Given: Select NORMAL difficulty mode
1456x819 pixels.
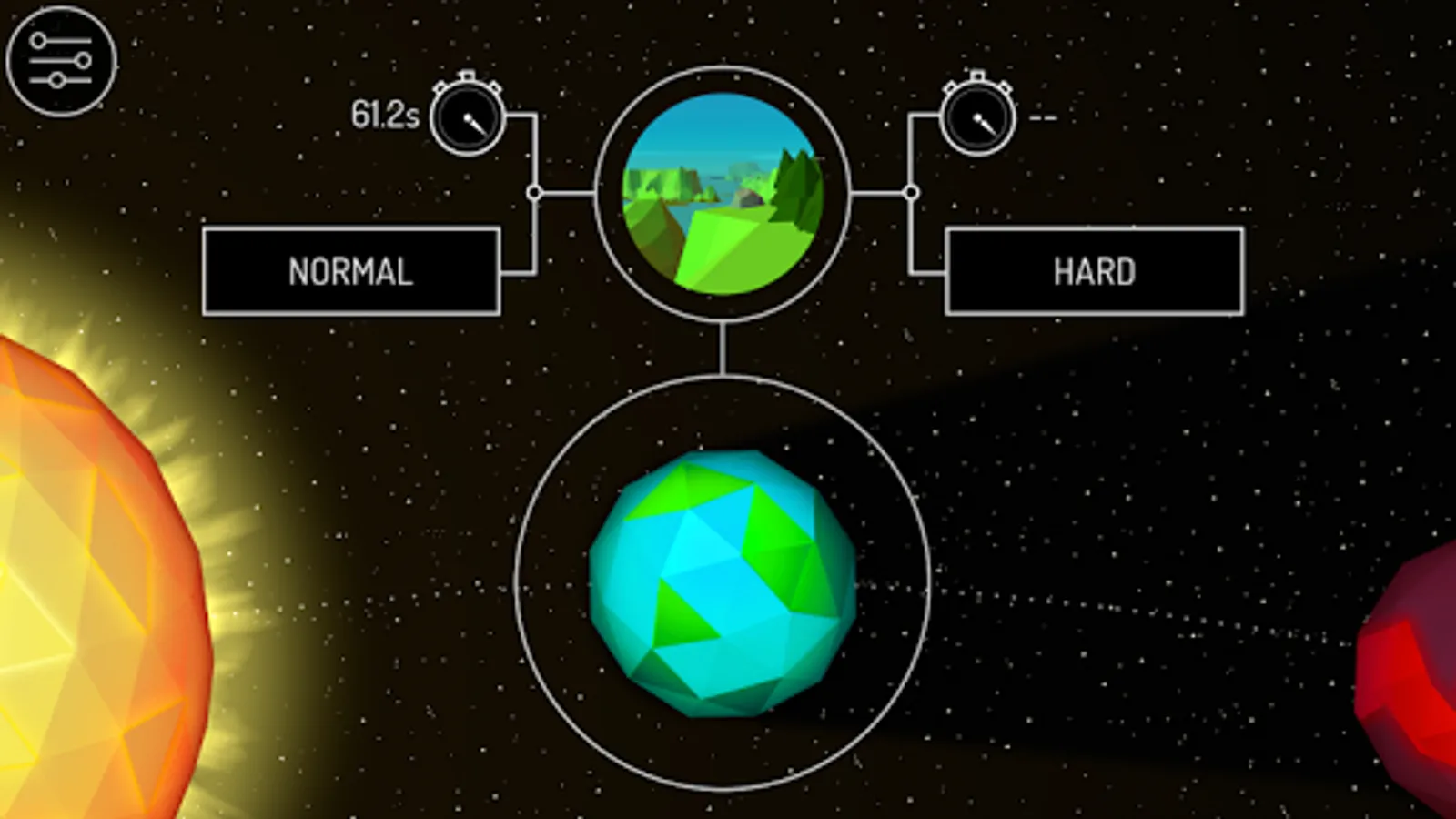Looking at the screenshot, I should 350,269.
